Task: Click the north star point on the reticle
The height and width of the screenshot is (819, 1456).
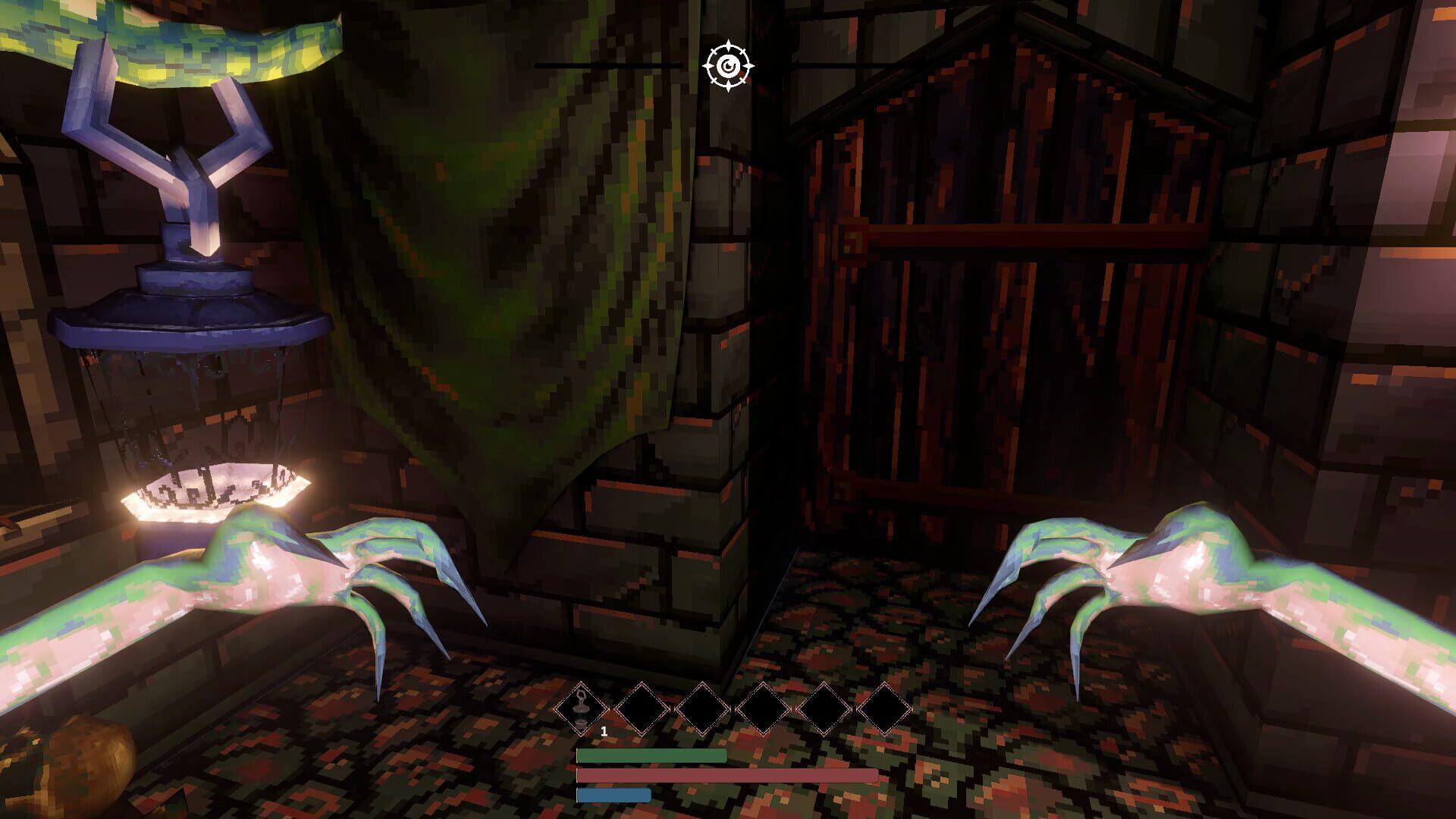Action: (730, 44)
